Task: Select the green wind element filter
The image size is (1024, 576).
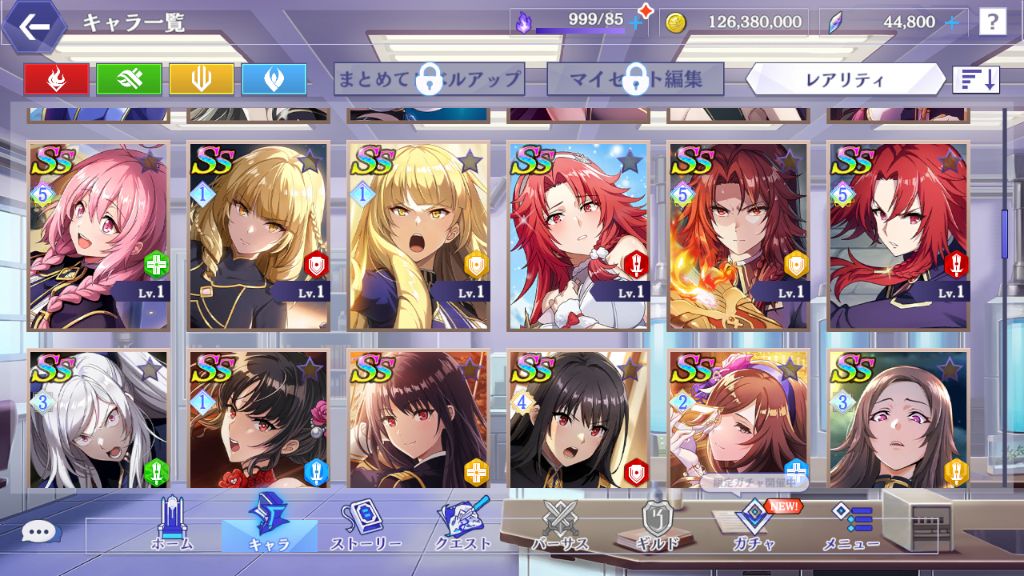Action: pos(128,79)
